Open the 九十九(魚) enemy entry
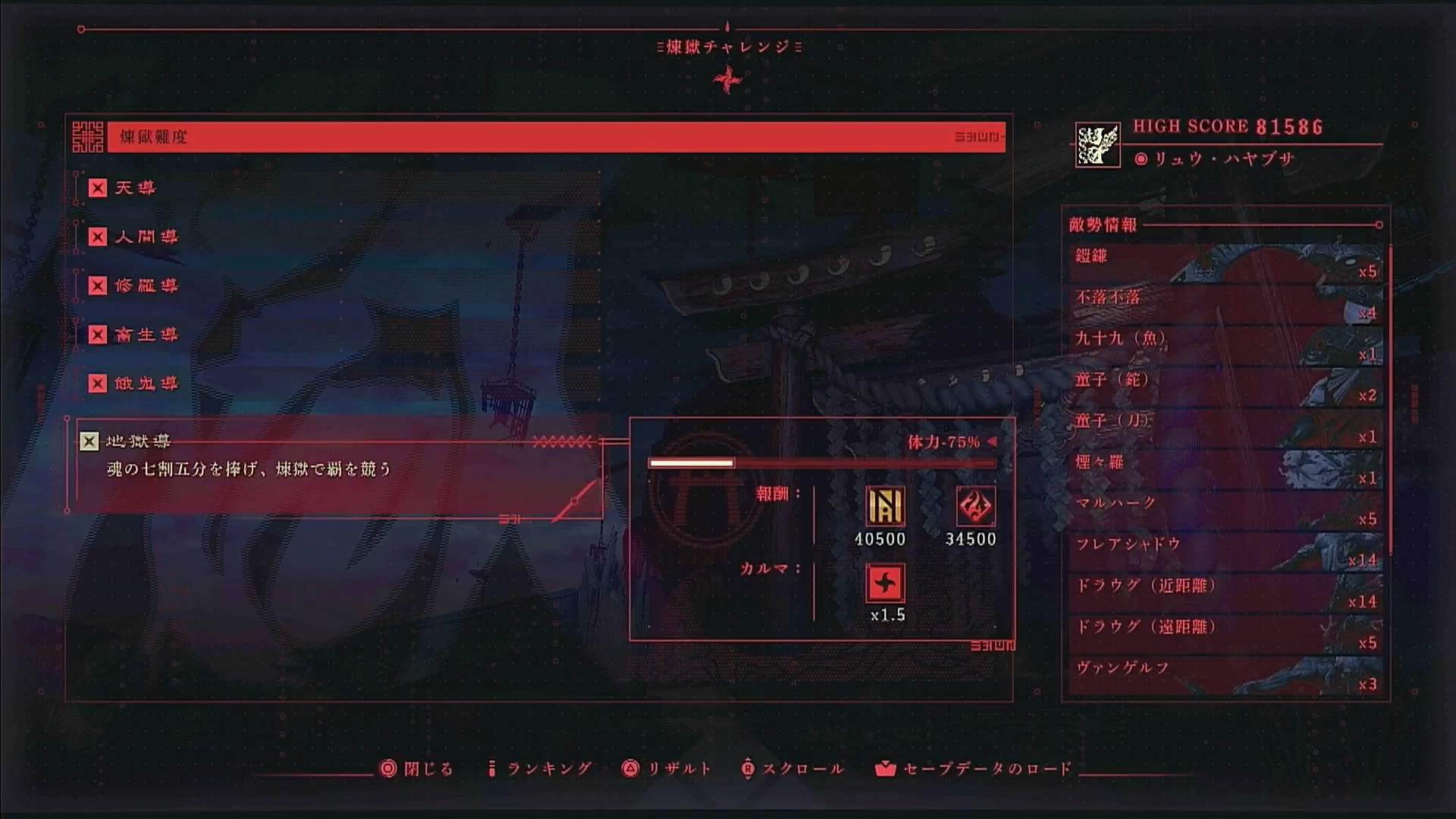1456x819 pixels. coord(1225,346)
